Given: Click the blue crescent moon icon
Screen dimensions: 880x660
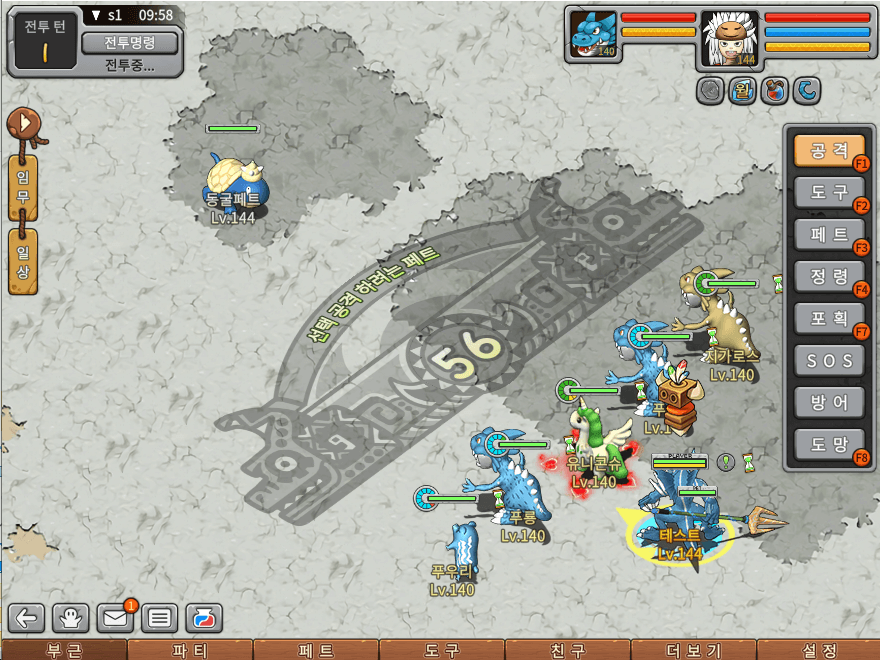Looking at the screenshot, I should pyautogui.click(x=806, y=91).
